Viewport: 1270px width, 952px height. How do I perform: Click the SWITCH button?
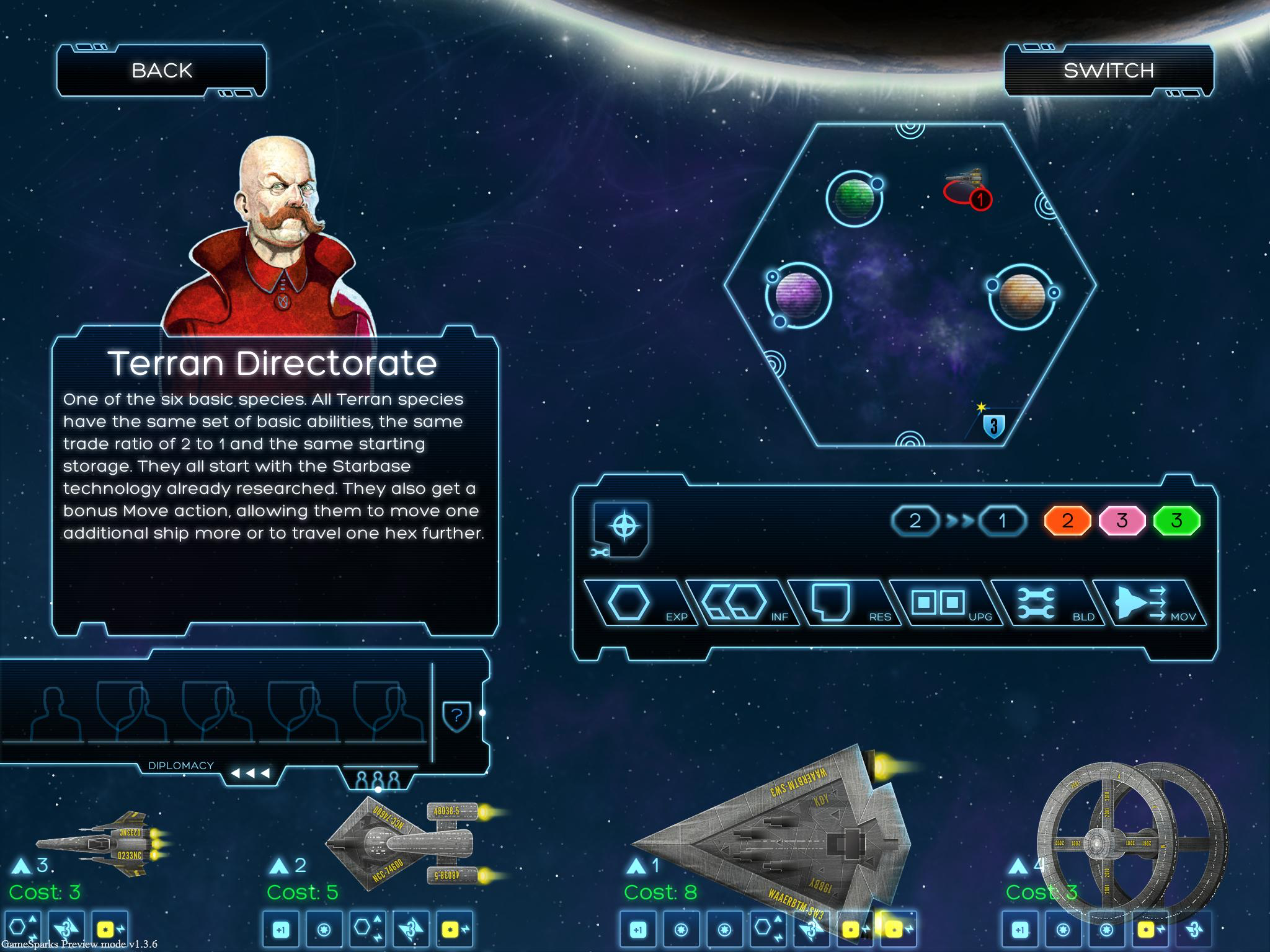[1109, 71]
